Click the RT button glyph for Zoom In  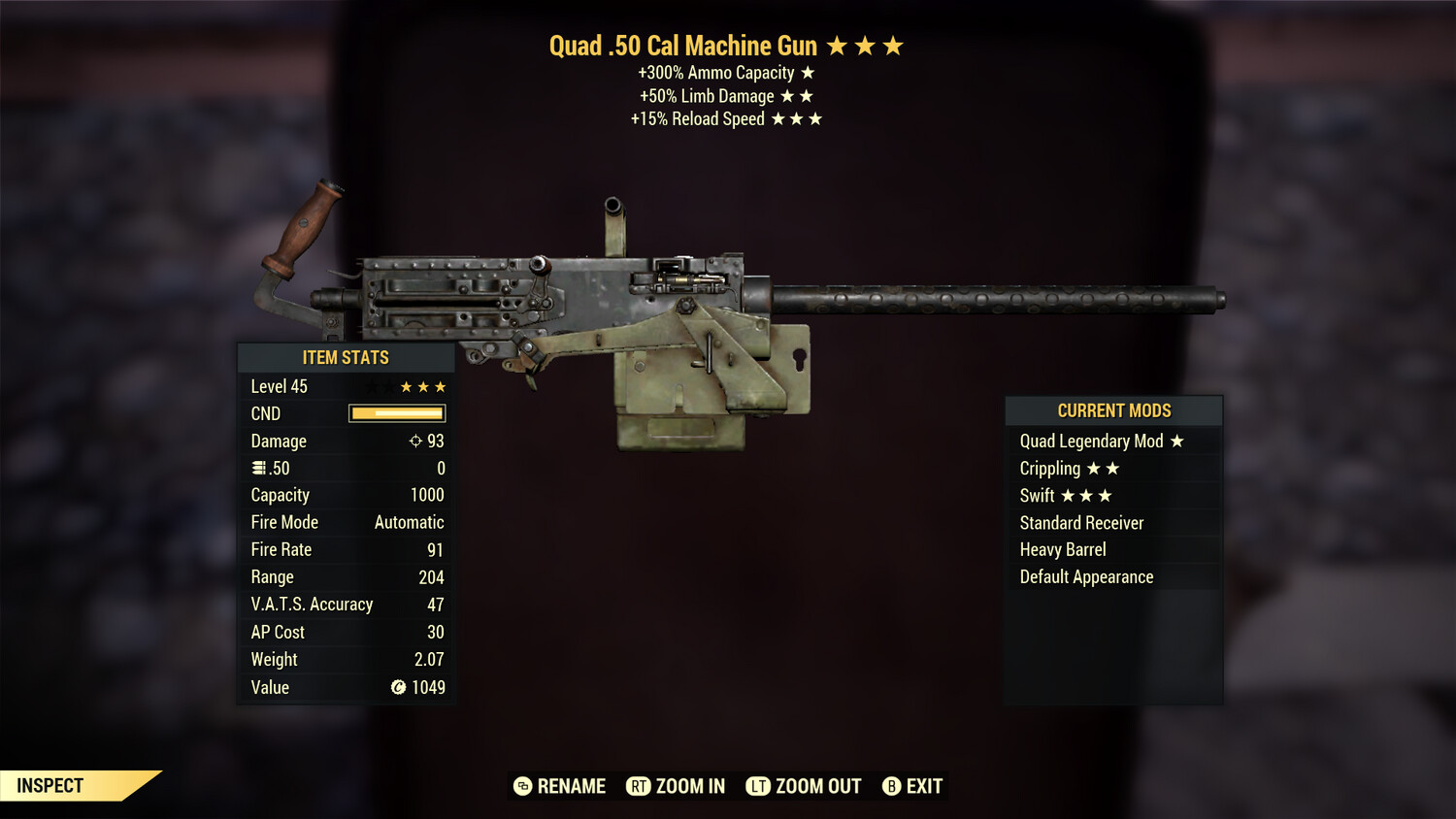coord(639,786)
